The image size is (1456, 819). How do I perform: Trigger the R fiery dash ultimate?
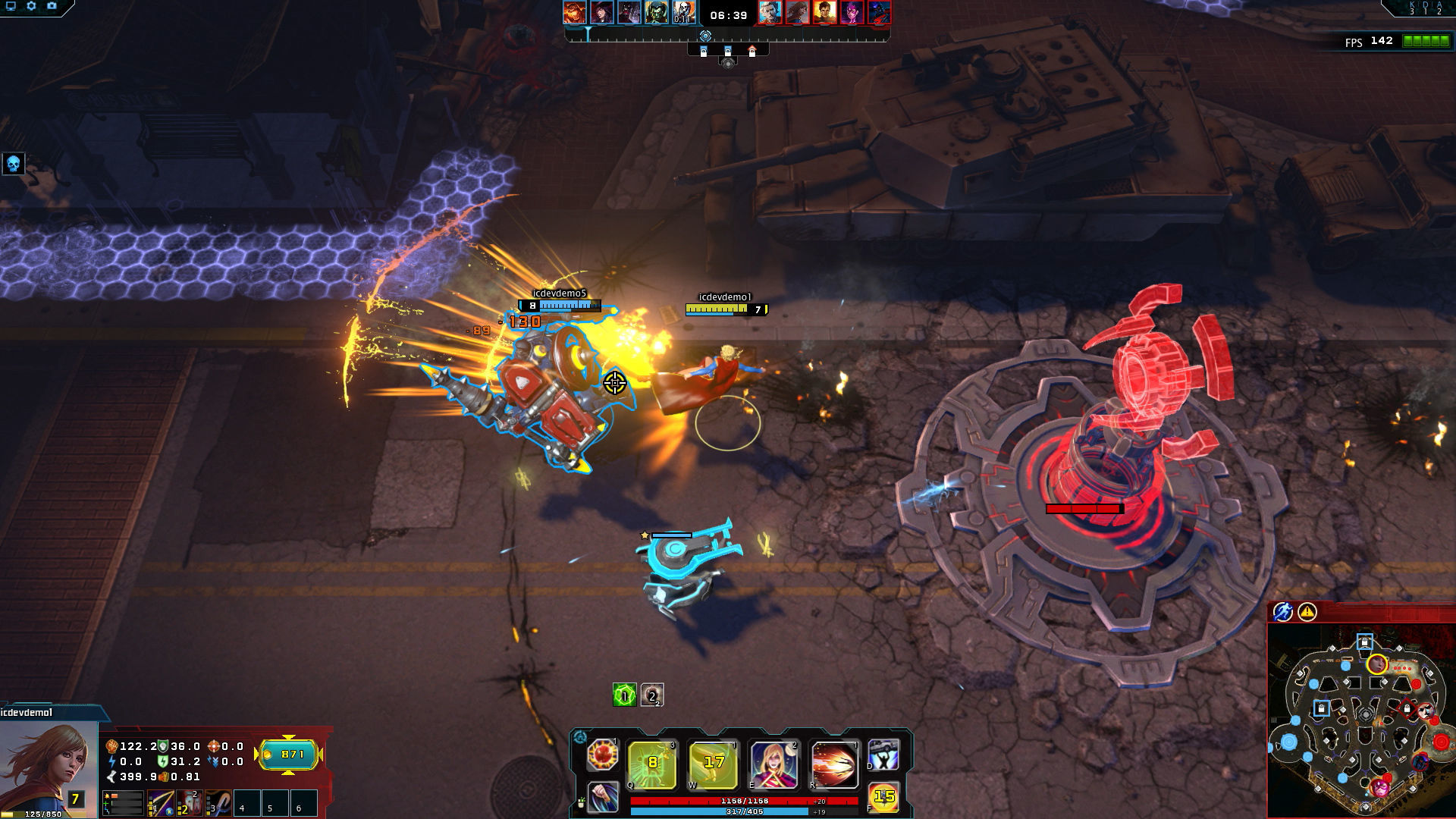(834, 763)
